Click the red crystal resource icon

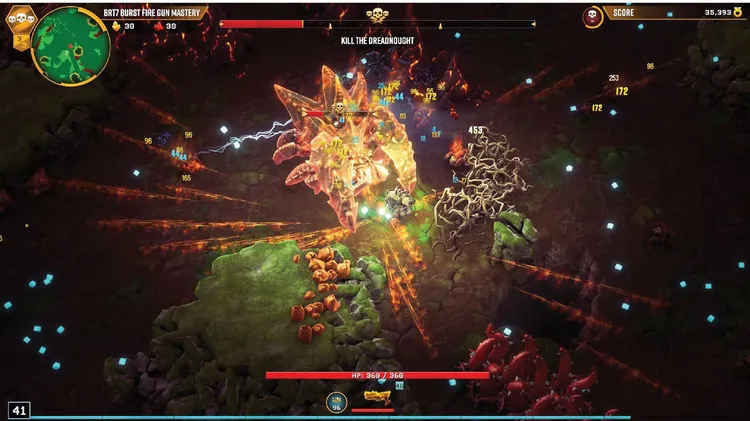158,27
